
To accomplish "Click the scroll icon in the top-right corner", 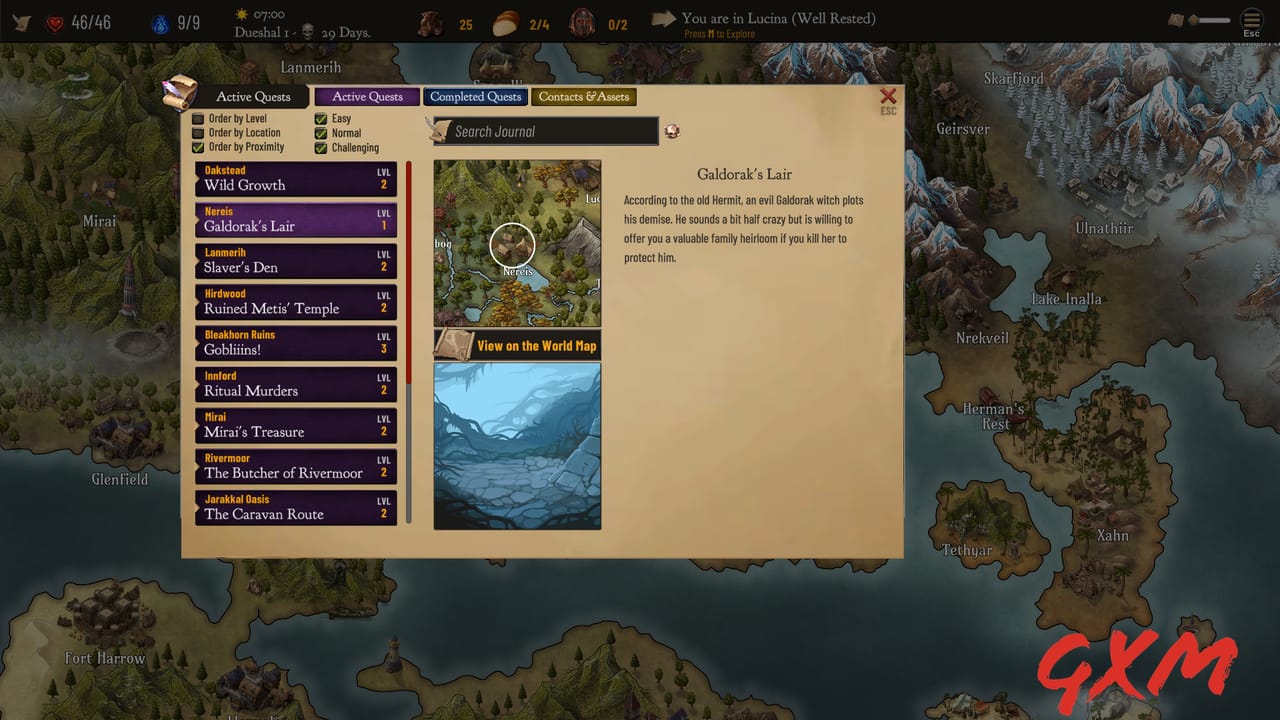I will (x=1176, y=20).
